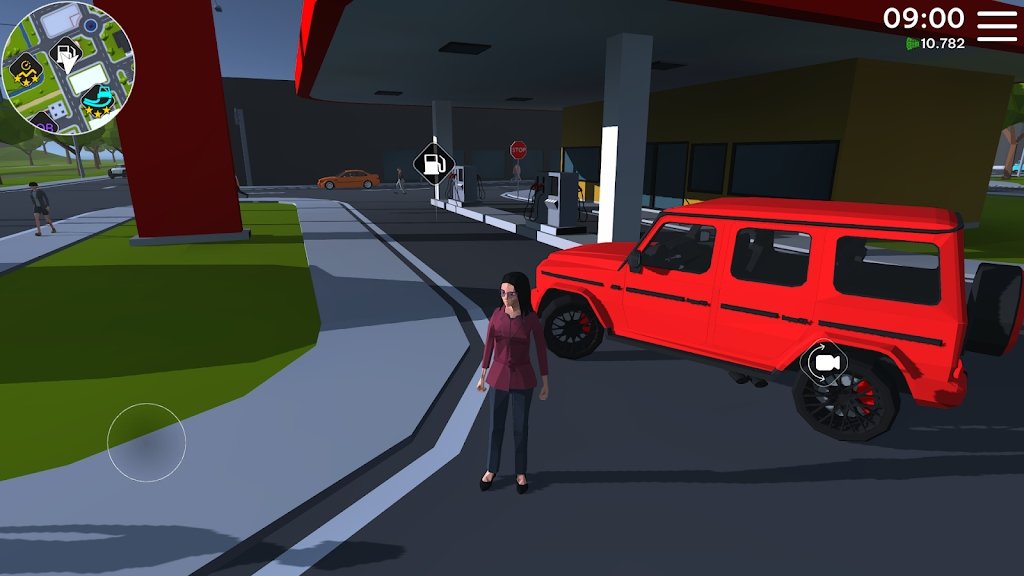Open the hamburger menu
The image size is (1024, 576).
click(x=996, y=25)
